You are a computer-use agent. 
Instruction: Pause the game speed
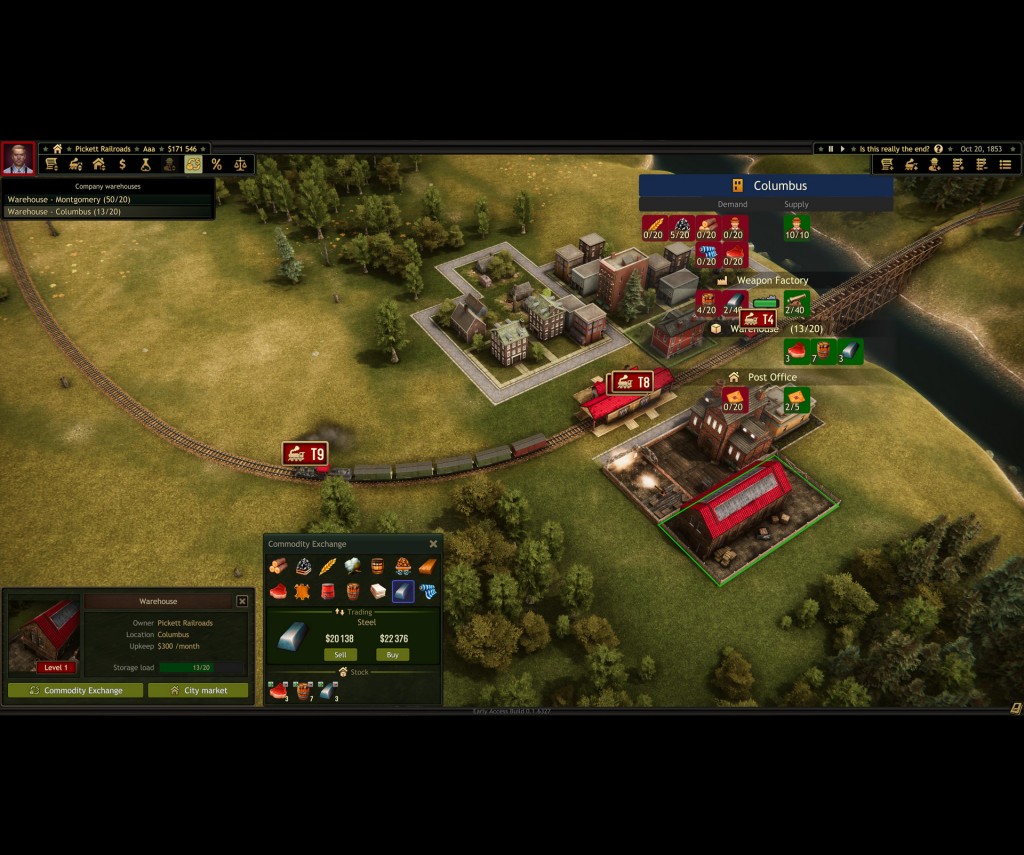830,149
